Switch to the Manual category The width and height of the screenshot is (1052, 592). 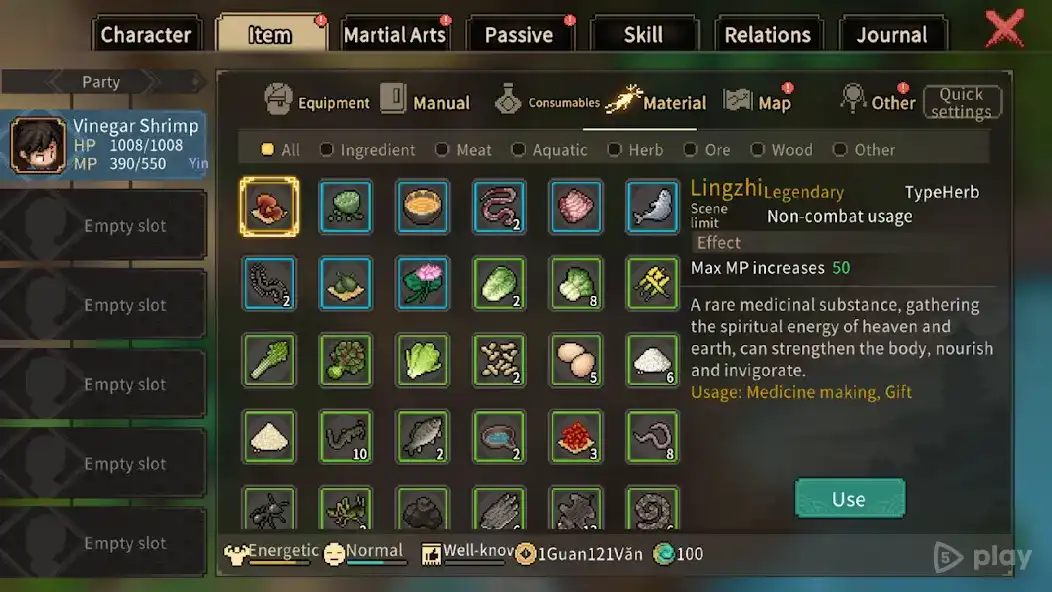pos(426,101)
